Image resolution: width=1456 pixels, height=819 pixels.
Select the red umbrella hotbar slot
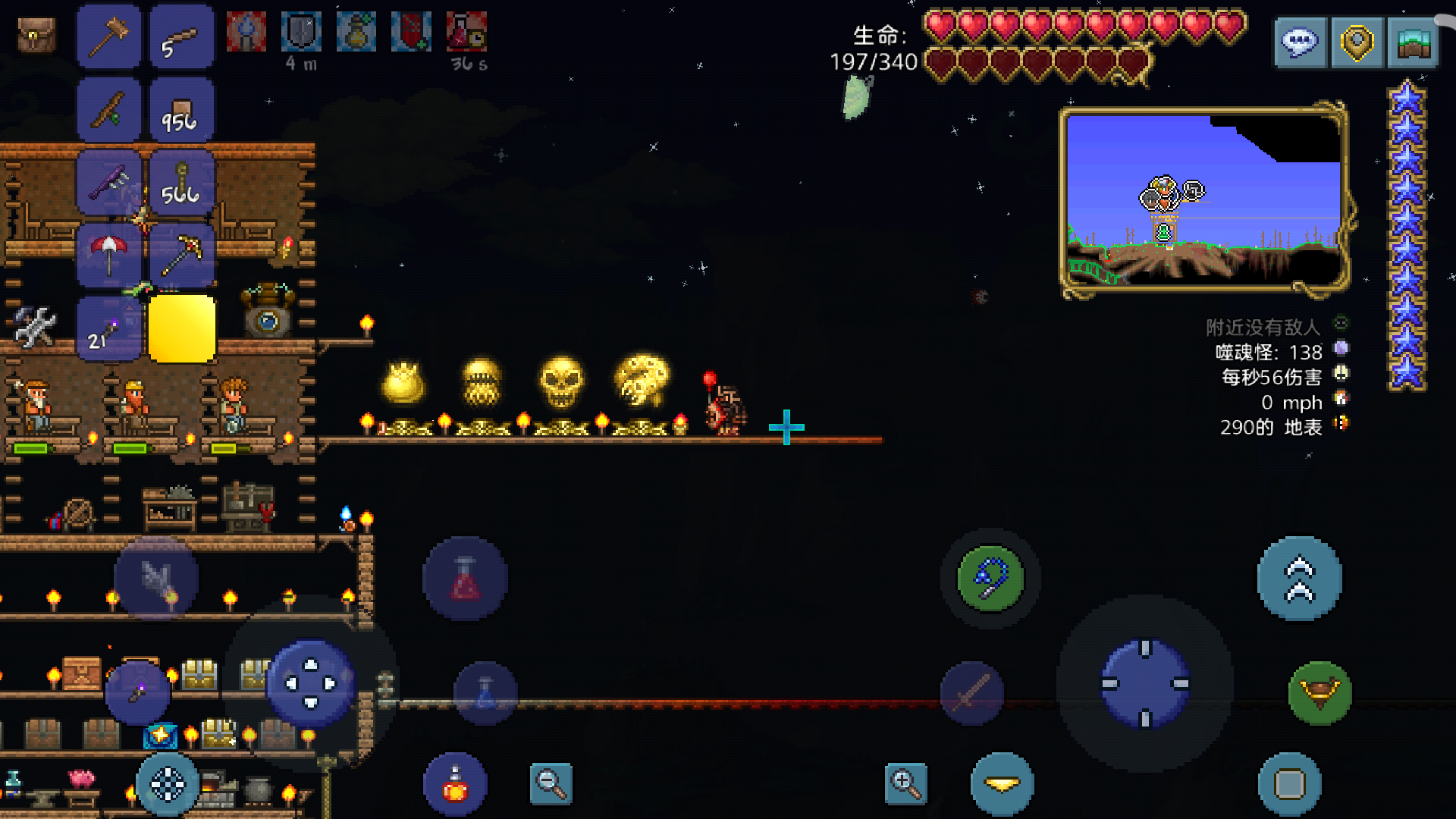pos(108,256)
